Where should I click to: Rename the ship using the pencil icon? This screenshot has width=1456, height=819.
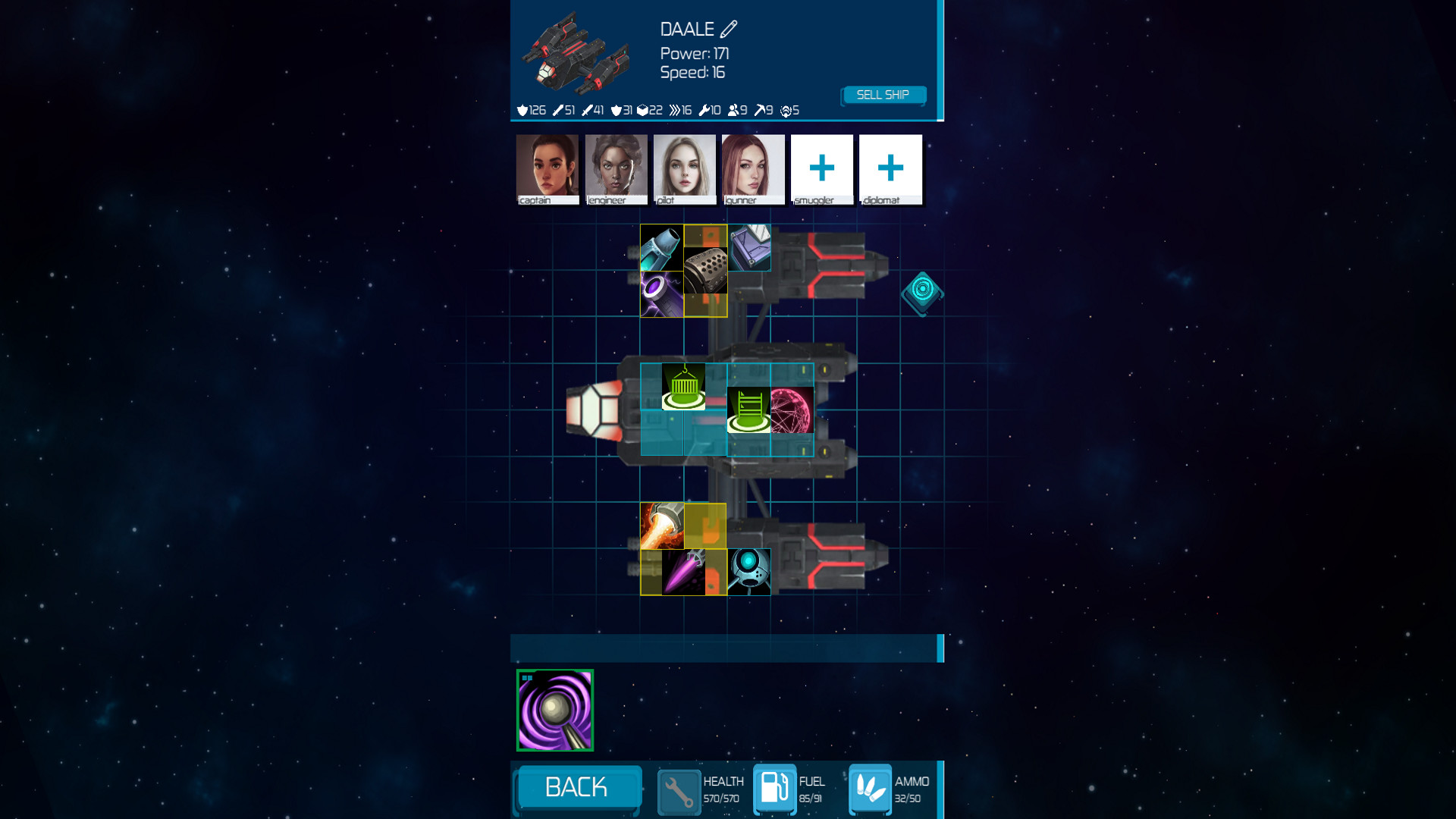coord(729,29)
